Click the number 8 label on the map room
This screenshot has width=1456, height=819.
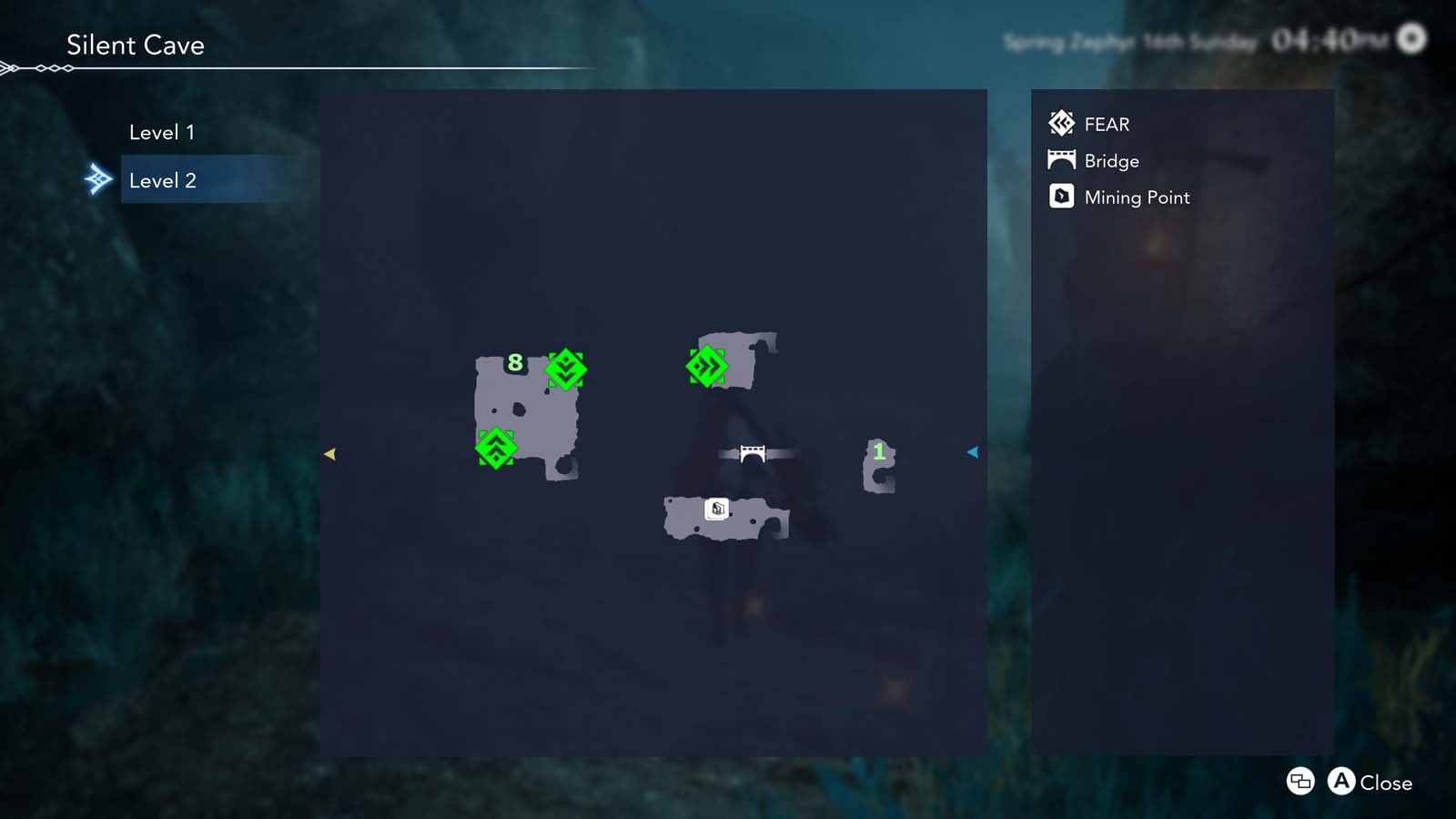click(x=515, y=362)
